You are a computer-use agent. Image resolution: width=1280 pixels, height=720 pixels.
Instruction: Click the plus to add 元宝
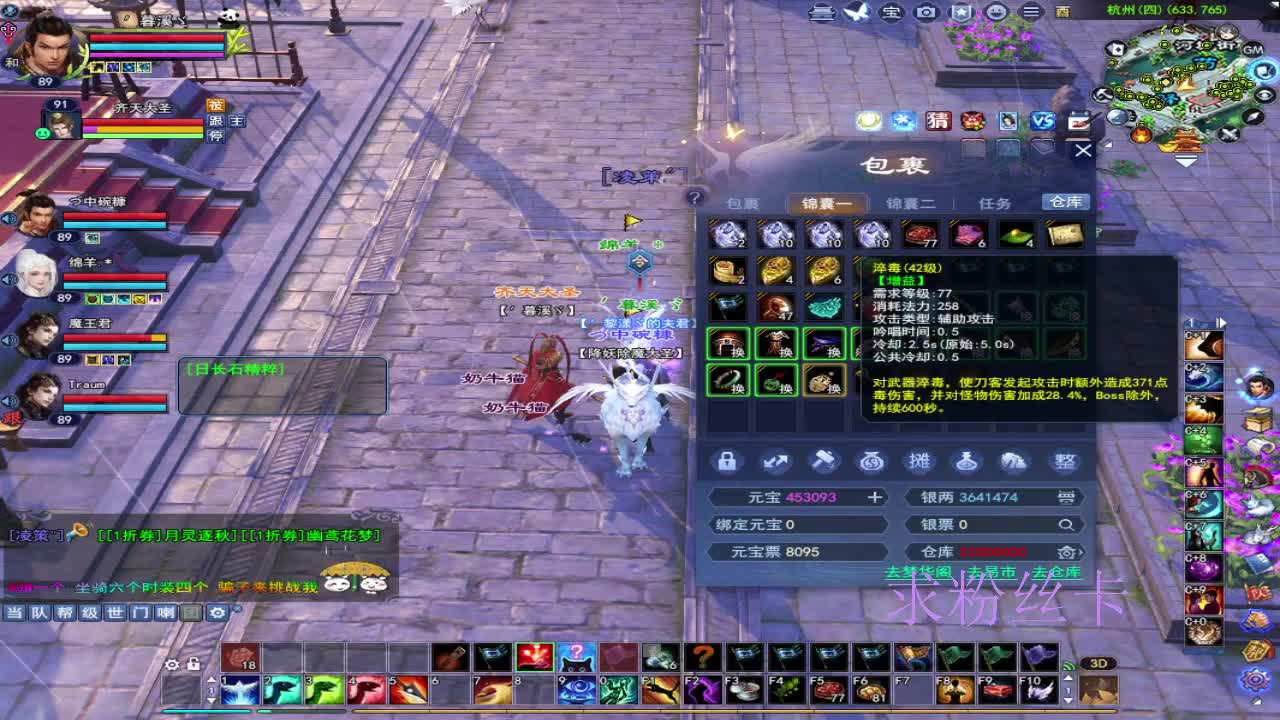(875, 496)
